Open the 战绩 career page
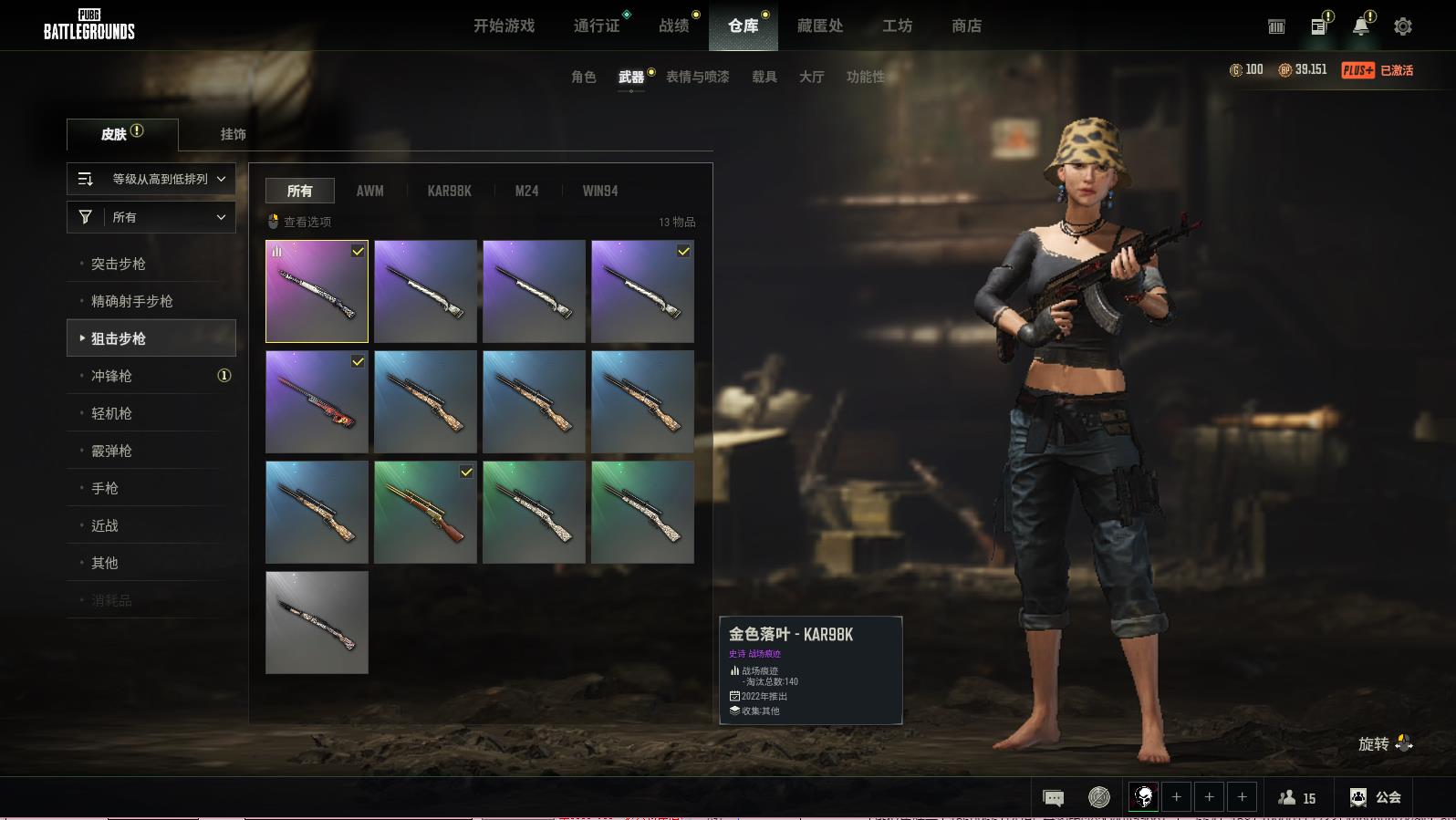This screenshot has width=1456, height=820. click(x=674, y=26)
